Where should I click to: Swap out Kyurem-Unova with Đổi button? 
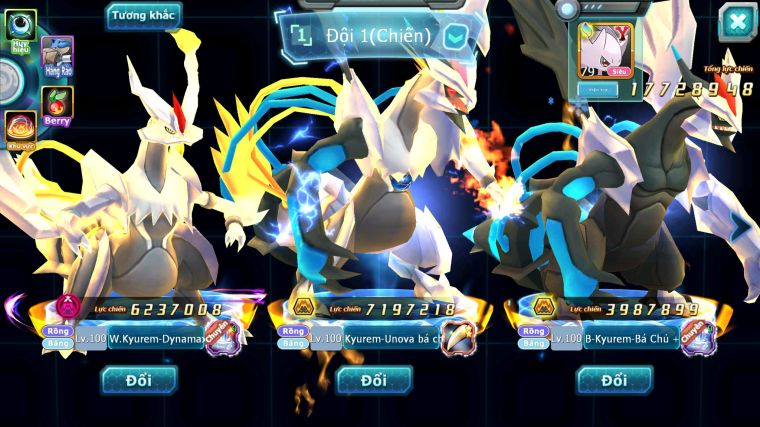[x=374, y=379]
